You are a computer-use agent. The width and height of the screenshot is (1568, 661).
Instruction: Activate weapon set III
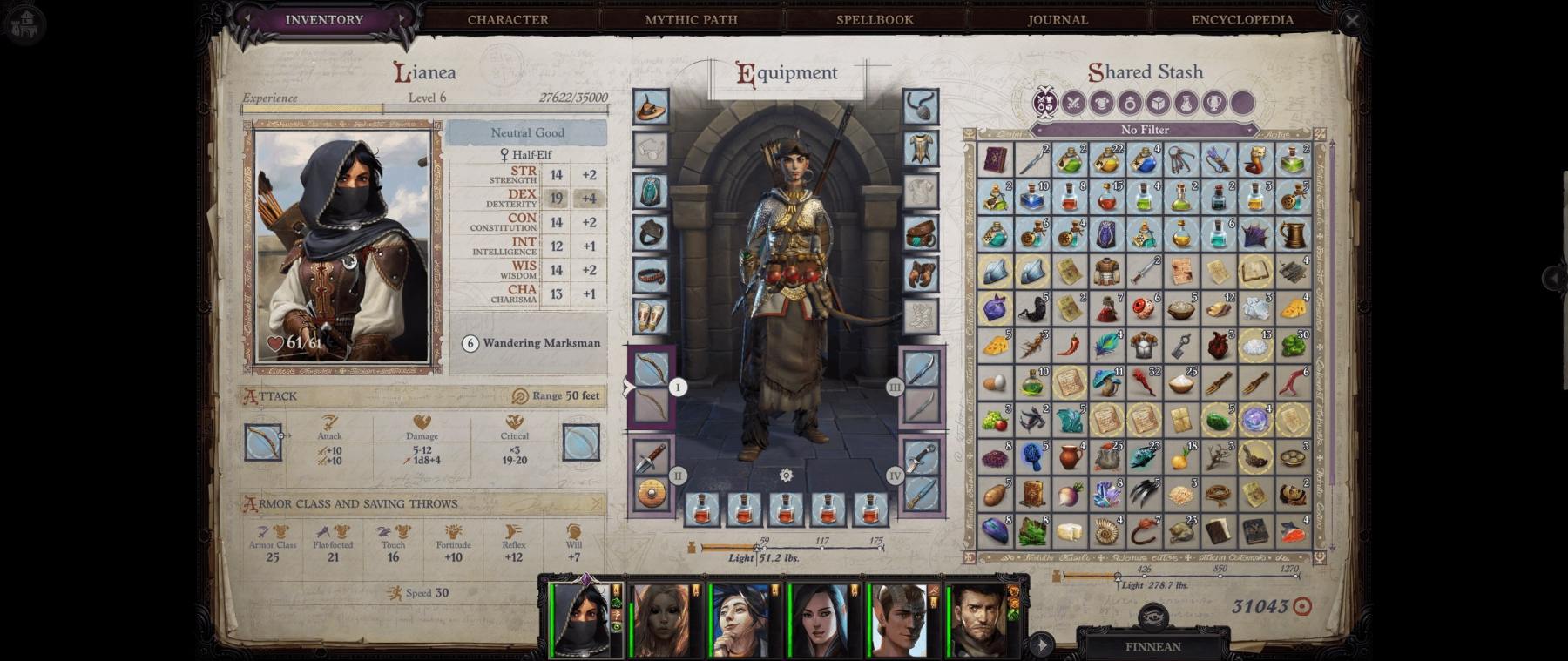(895, 388)
